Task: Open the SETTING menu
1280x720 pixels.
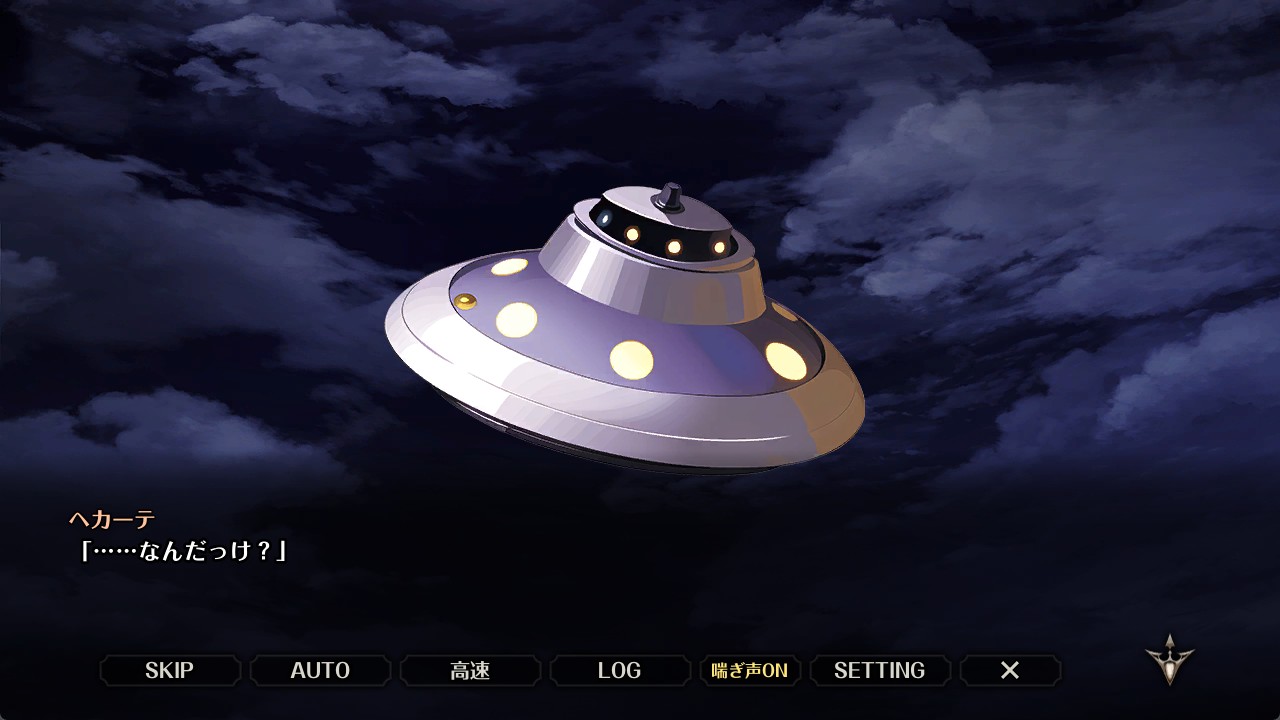Action: (x=880, y=670)
